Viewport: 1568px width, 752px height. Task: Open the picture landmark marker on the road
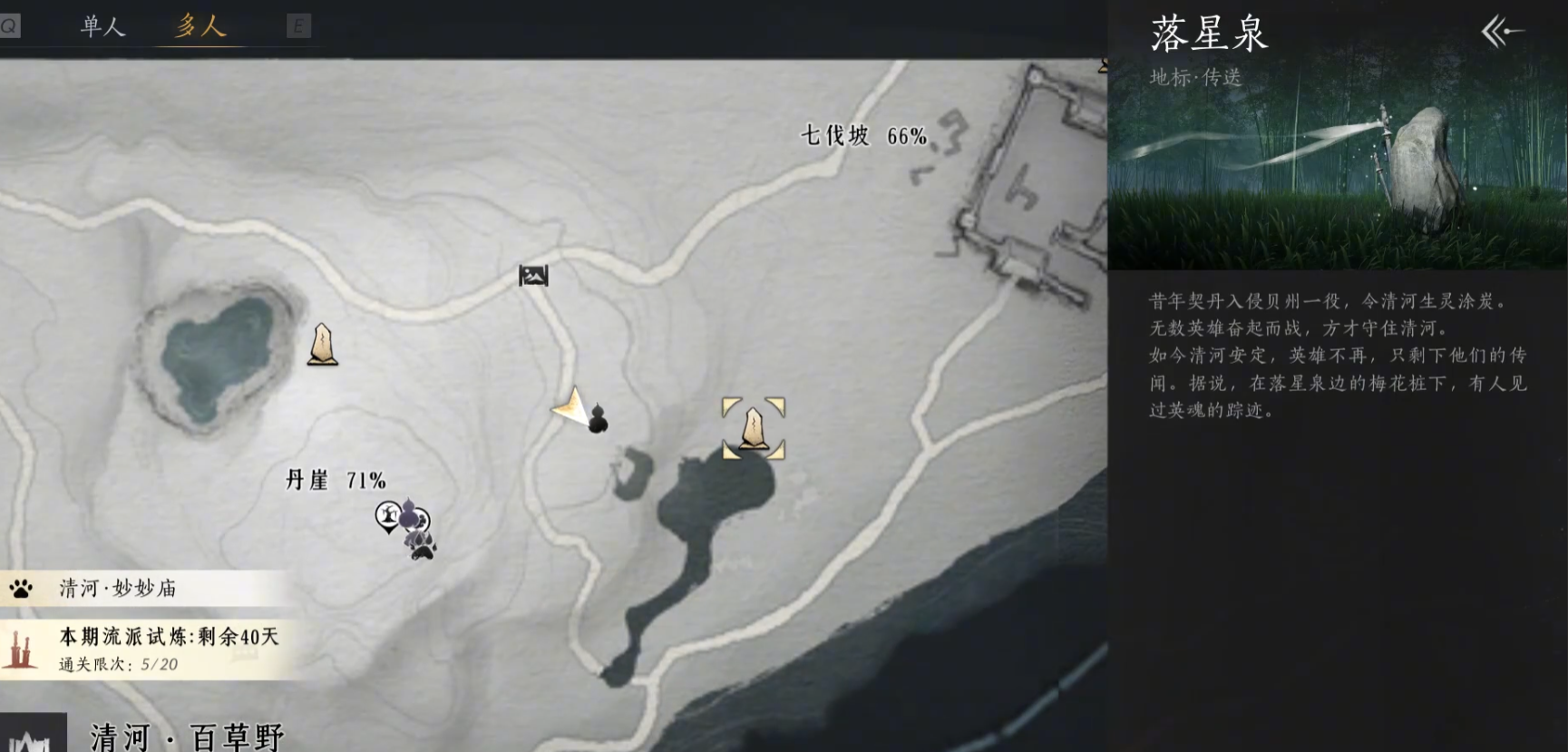[533, 275]
